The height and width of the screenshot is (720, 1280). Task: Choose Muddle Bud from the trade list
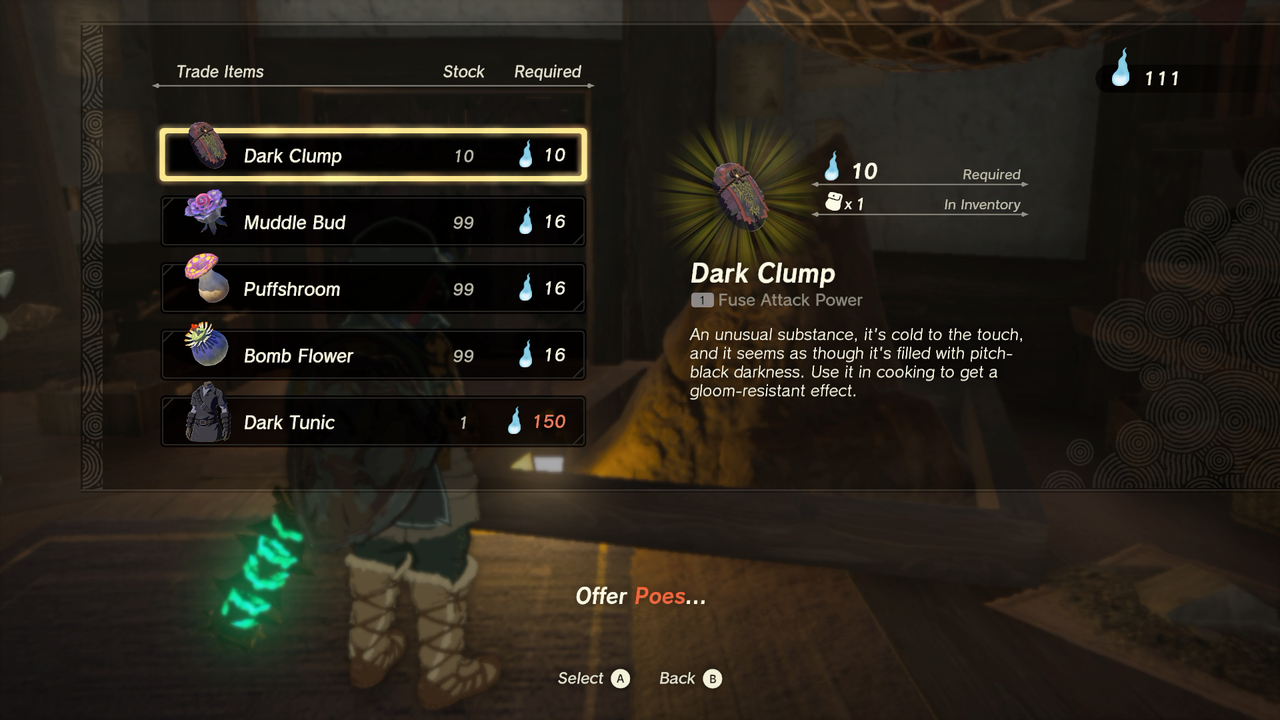[x=373, y=222]
